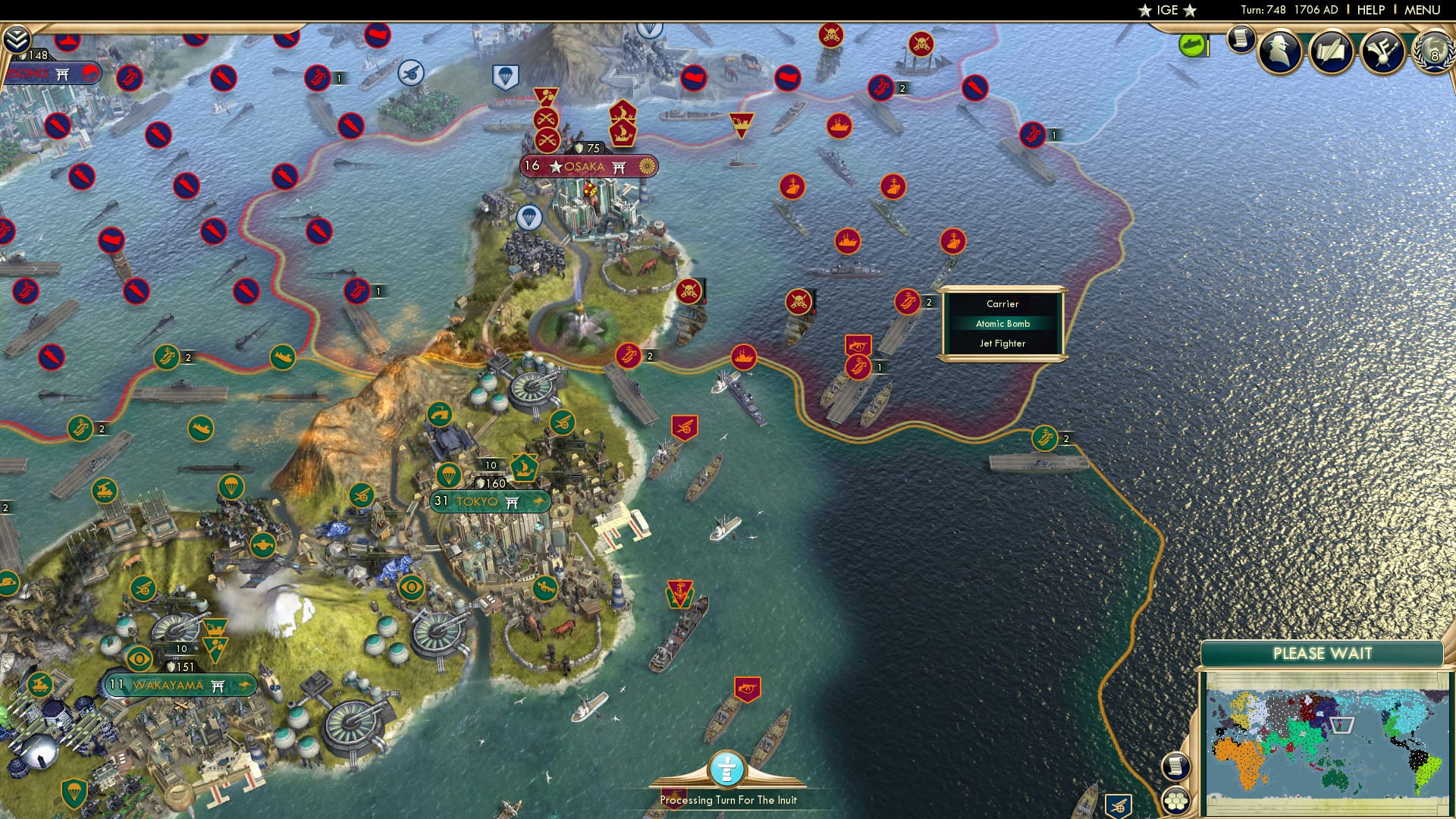Click the Processing Turn progress indicator

727,770
